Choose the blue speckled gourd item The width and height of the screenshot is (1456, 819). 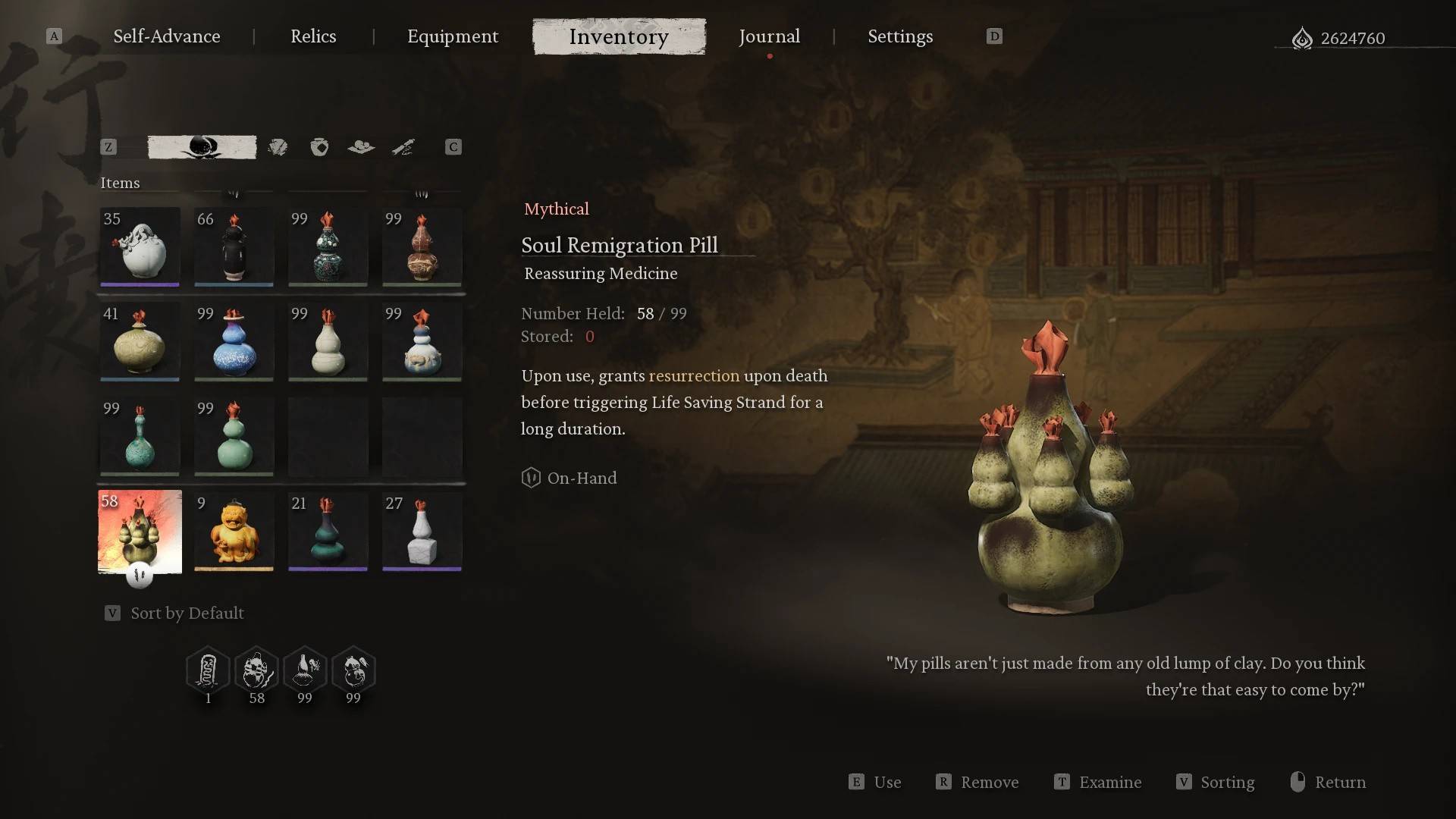tap(234, 341)
